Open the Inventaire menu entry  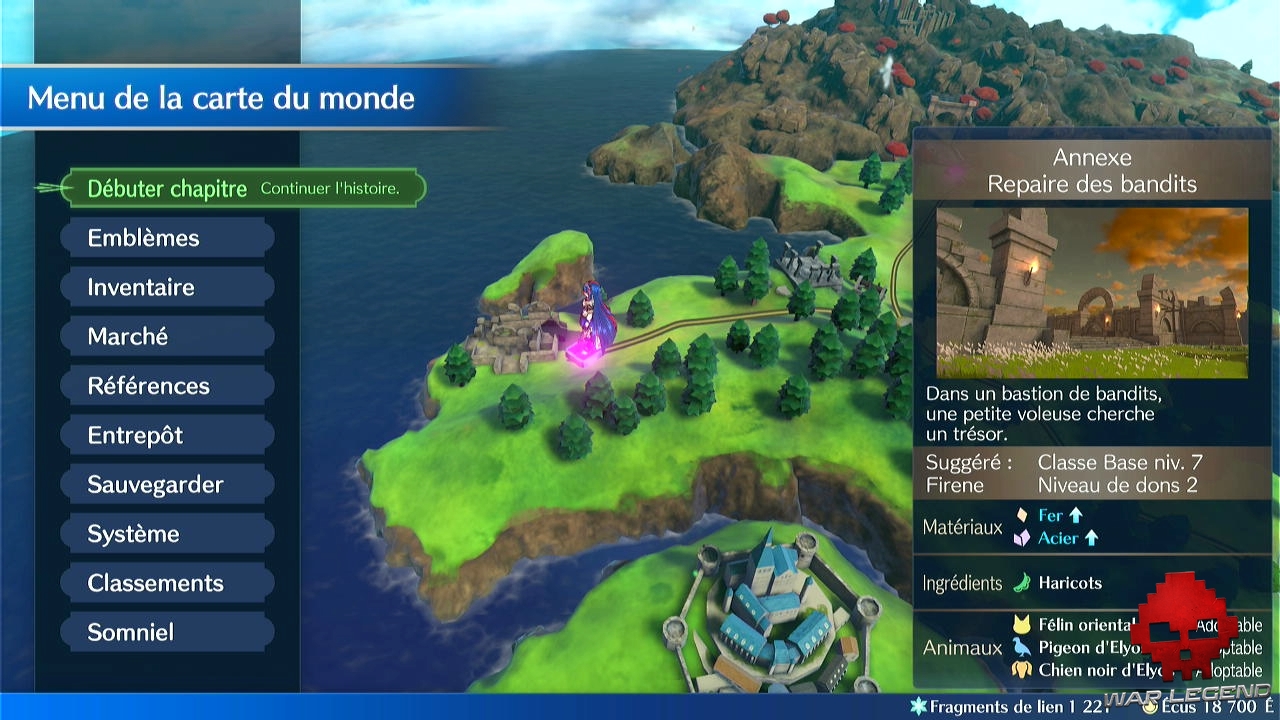click(x=168, y=287)
